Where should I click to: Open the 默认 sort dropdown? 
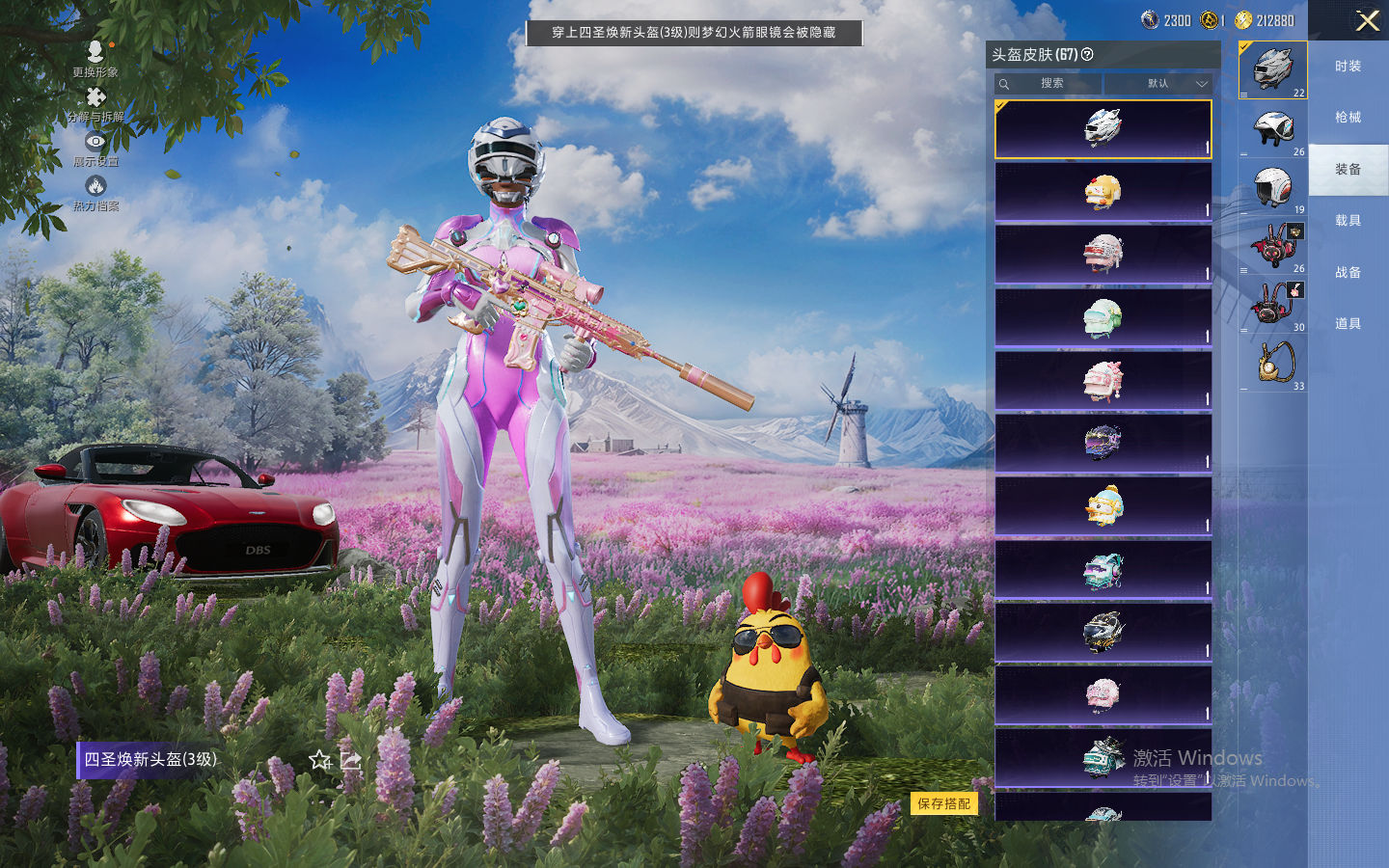[x=1158, y=84]
